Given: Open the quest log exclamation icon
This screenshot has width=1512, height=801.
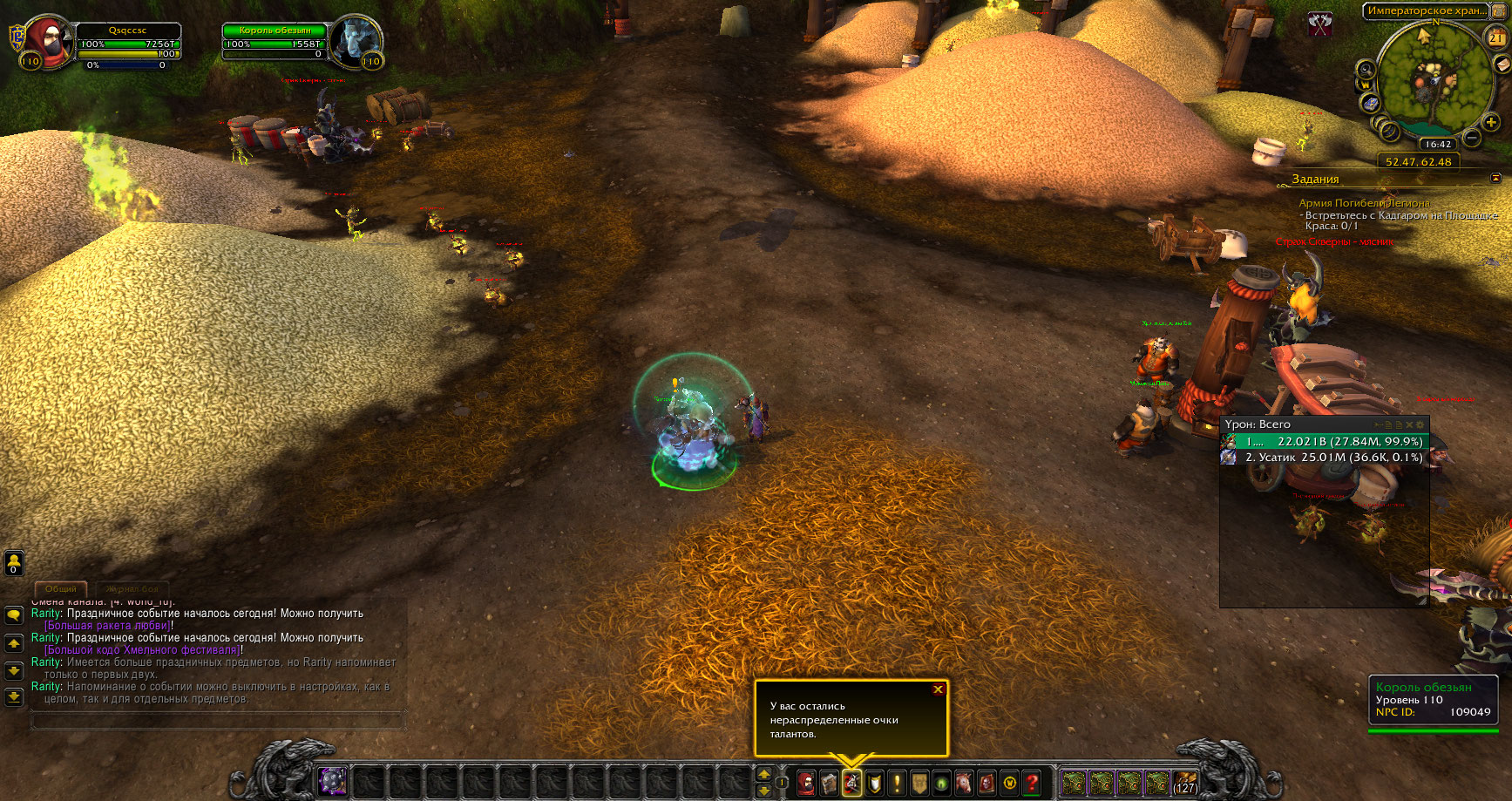Looking at the screenshot, I should point(897,784).
